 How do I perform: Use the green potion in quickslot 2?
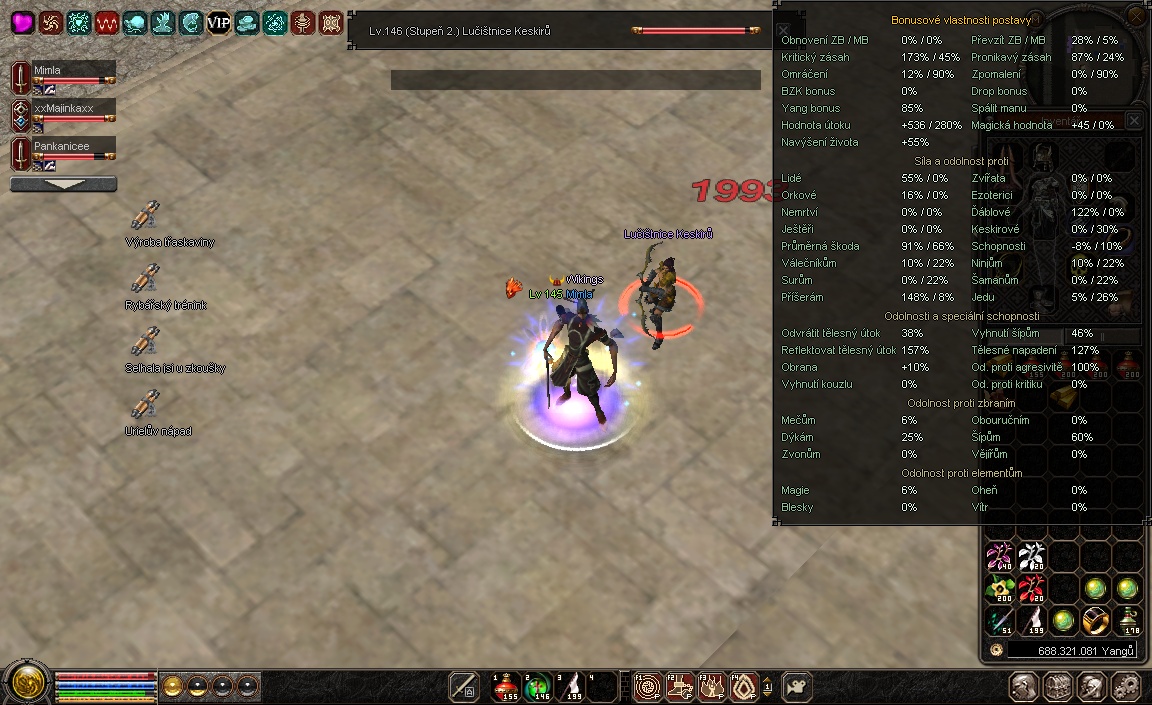(539, 686)
